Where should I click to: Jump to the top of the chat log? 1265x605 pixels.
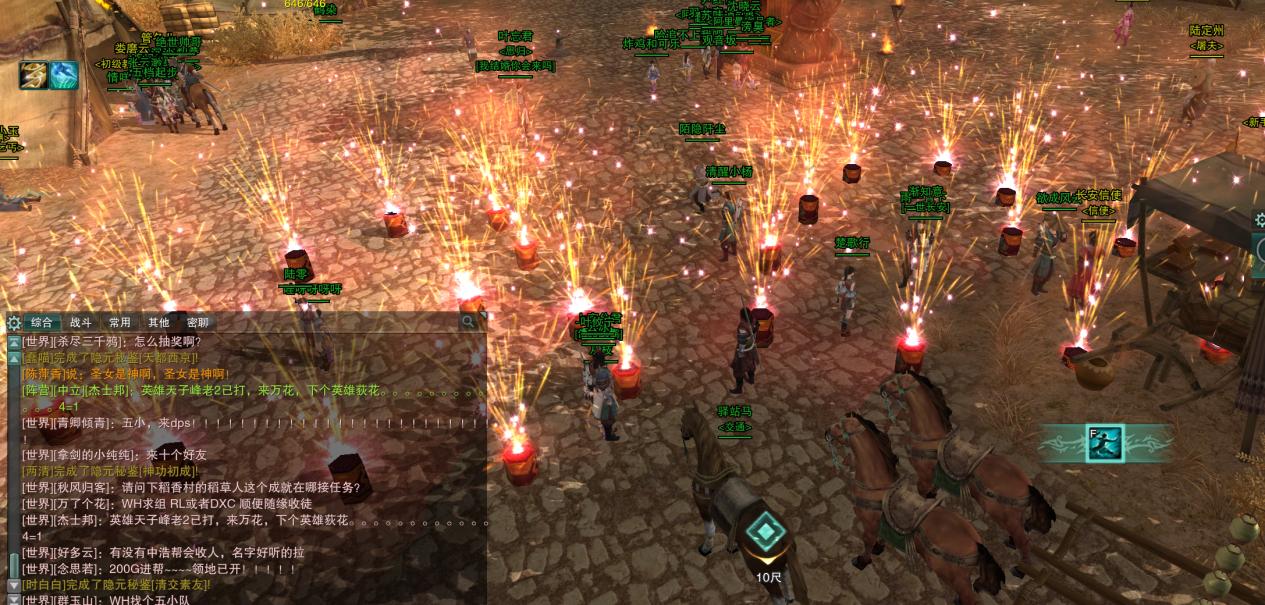coord(14,341)
